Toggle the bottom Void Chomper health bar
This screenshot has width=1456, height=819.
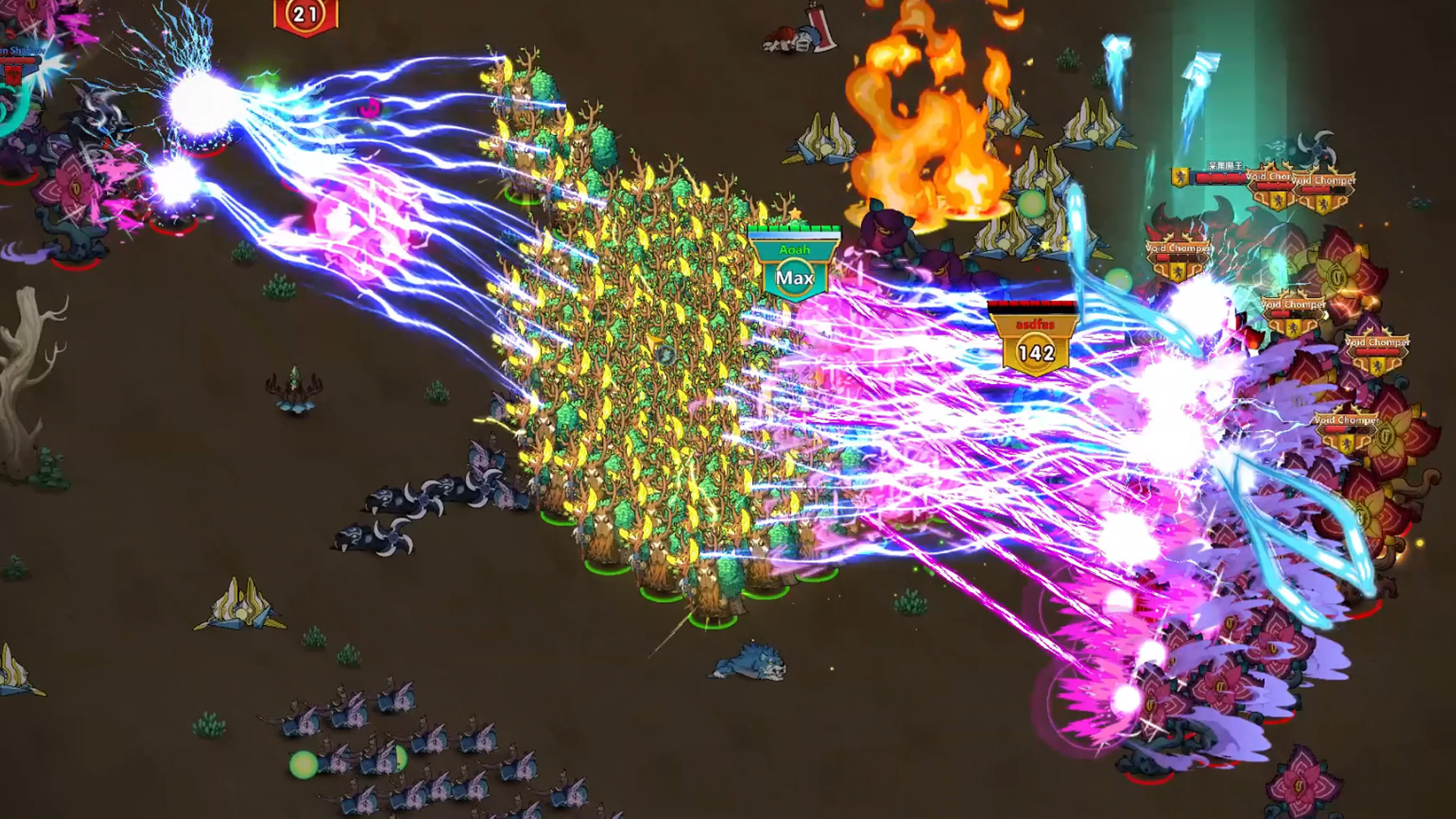(x=1345, y=428)
